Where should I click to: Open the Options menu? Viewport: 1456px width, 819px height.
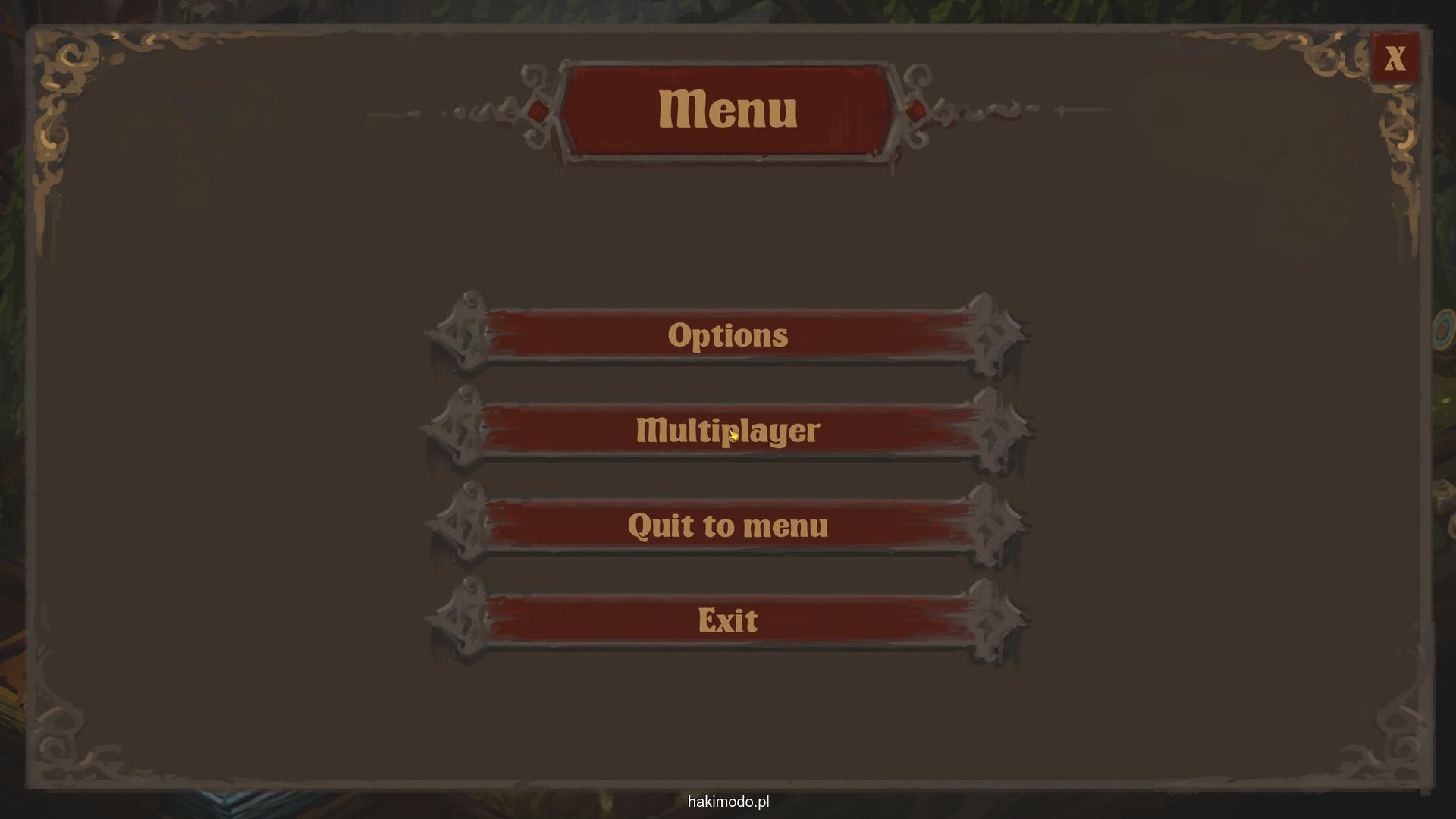pos(727,335)
